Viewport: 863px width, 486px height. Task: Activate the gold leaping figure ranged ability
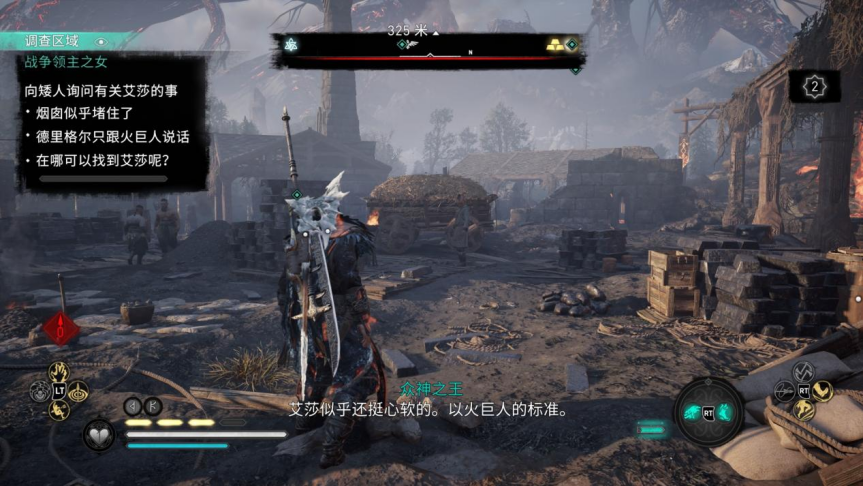(x=805, y=410)
